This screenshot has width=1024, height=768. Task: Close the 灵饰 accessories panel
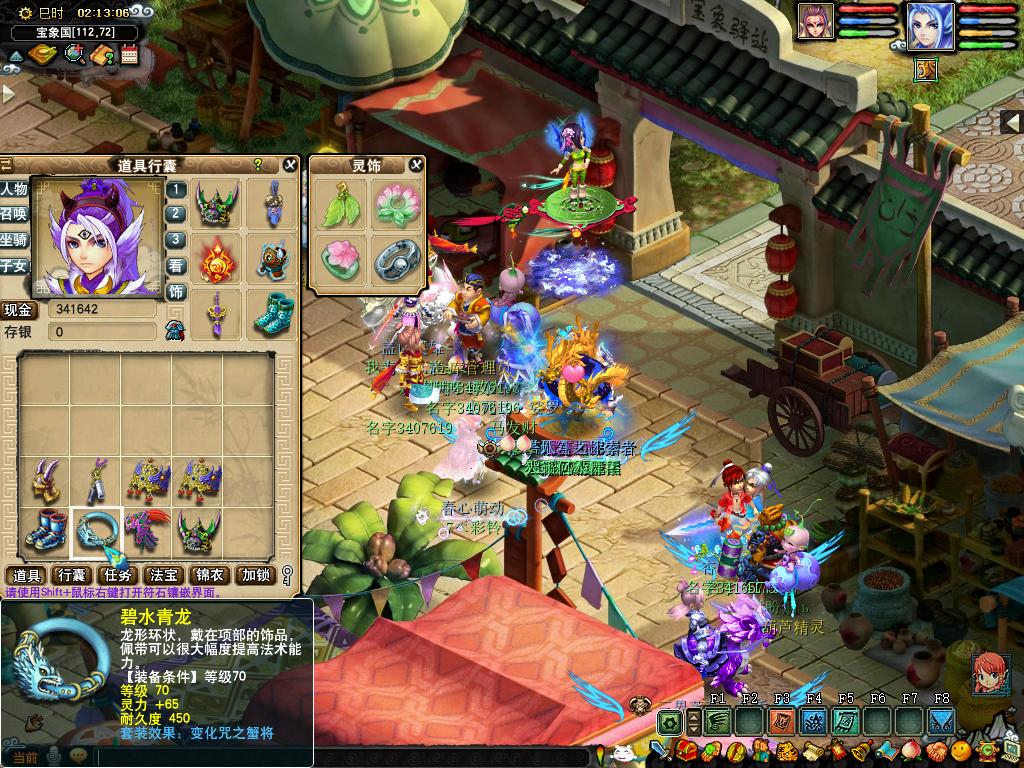(416, 165)
